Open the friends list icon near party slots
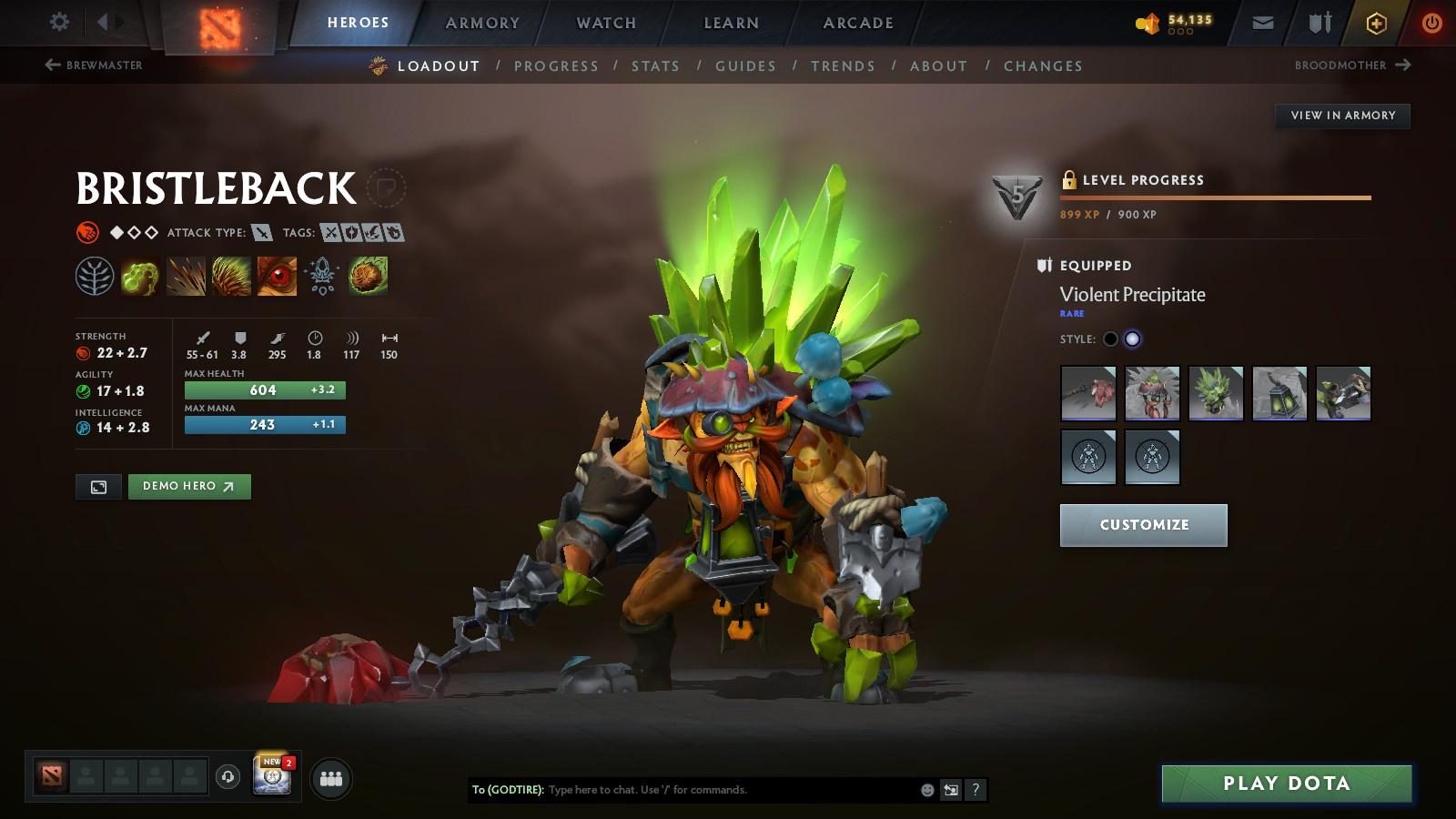 coord(332,776)
